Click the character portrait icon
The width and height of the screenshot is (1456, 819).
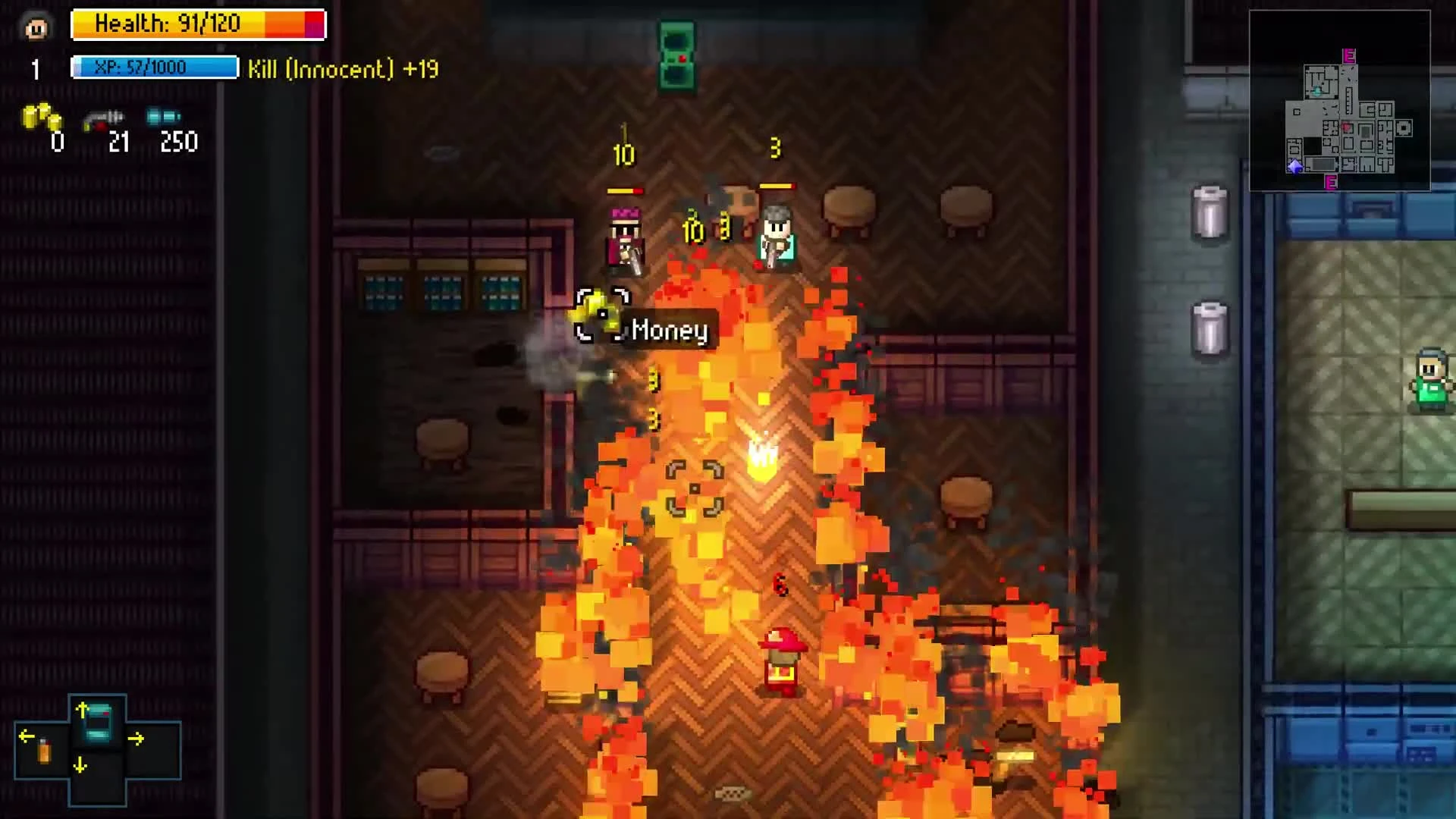pyautogui.click(x=36, y=27)
